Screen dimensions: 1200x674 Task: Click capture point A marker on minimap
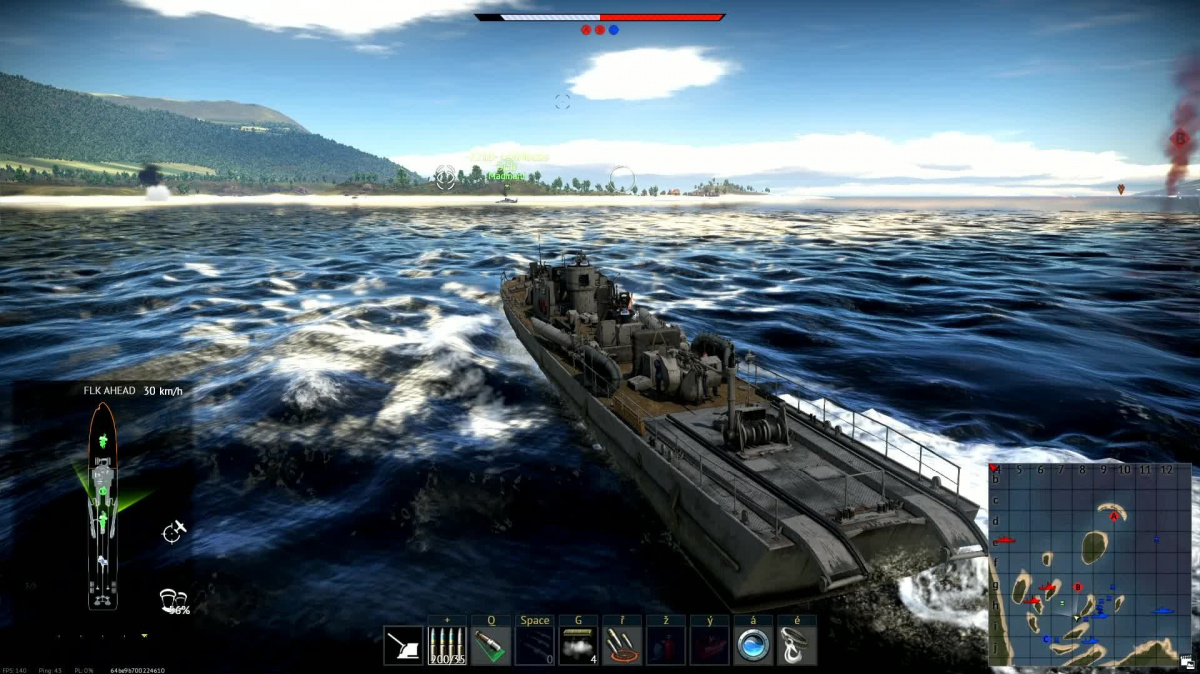[x=1113, y=517]
